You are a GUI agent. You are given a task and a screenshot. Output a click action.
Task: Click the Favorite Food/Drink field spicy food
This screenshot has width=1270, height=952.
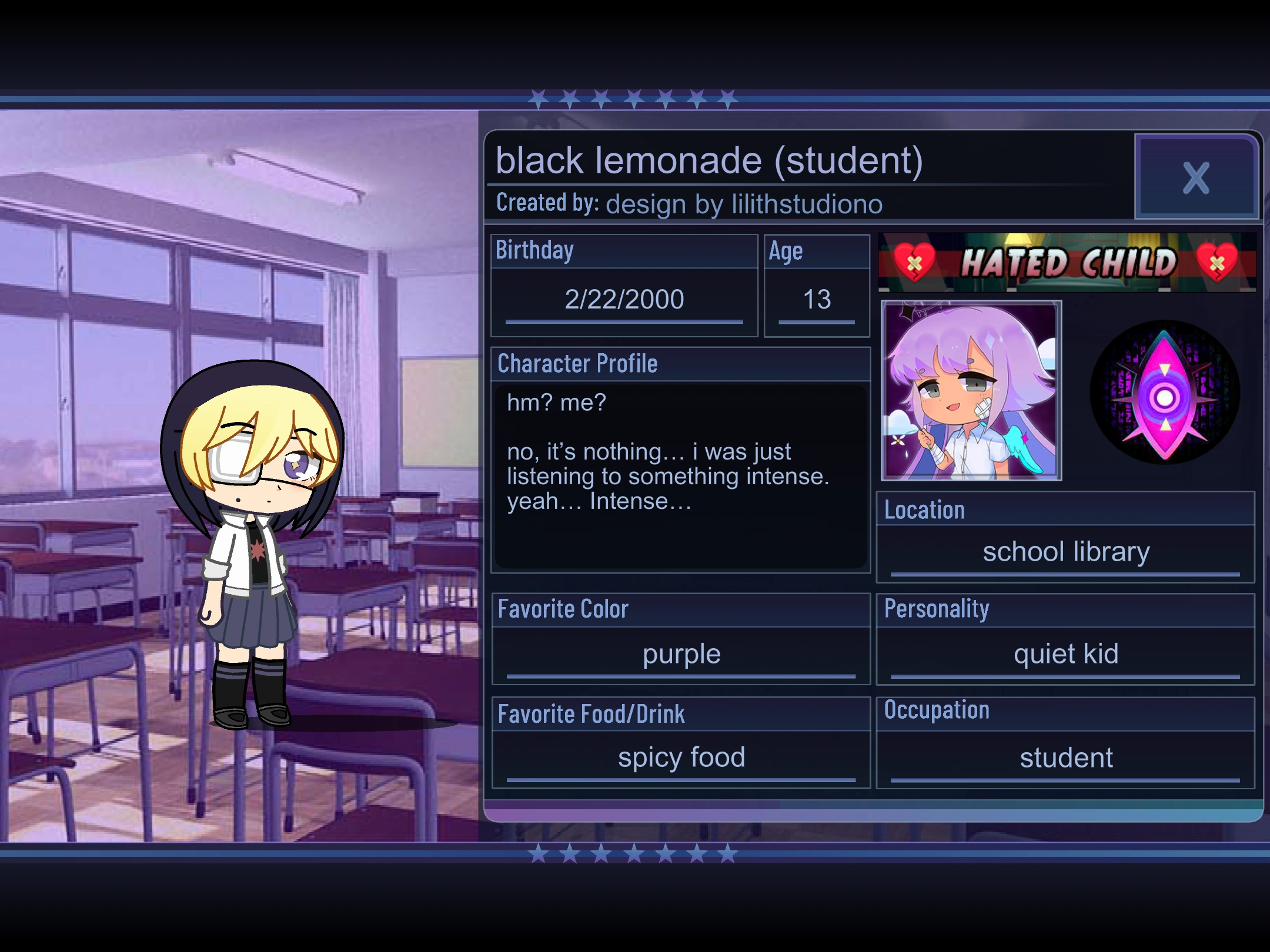(x=681, y=757)
